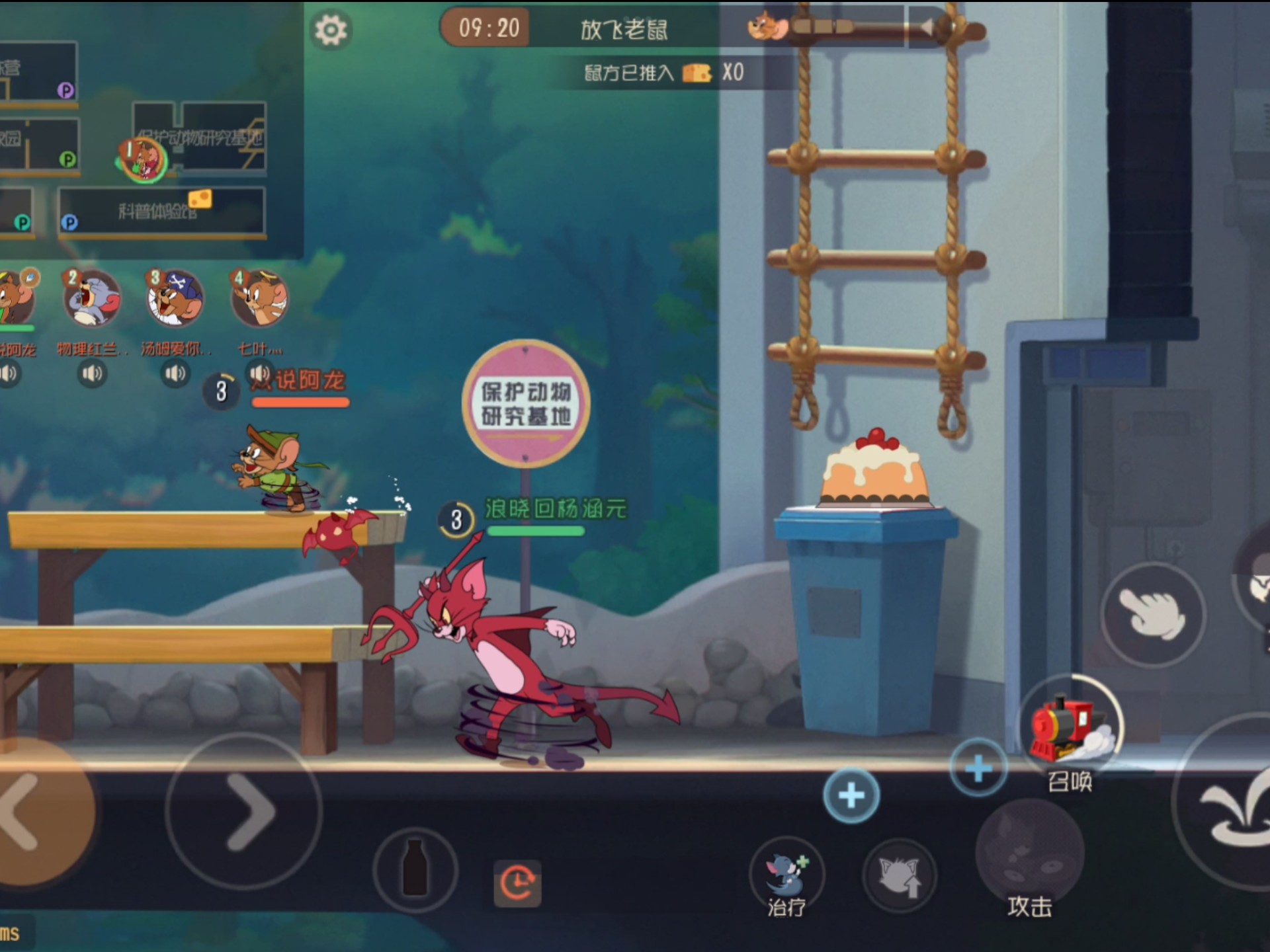Upgrade skill with plus above 治疗

pyautogui.click(x=851, y=795)
